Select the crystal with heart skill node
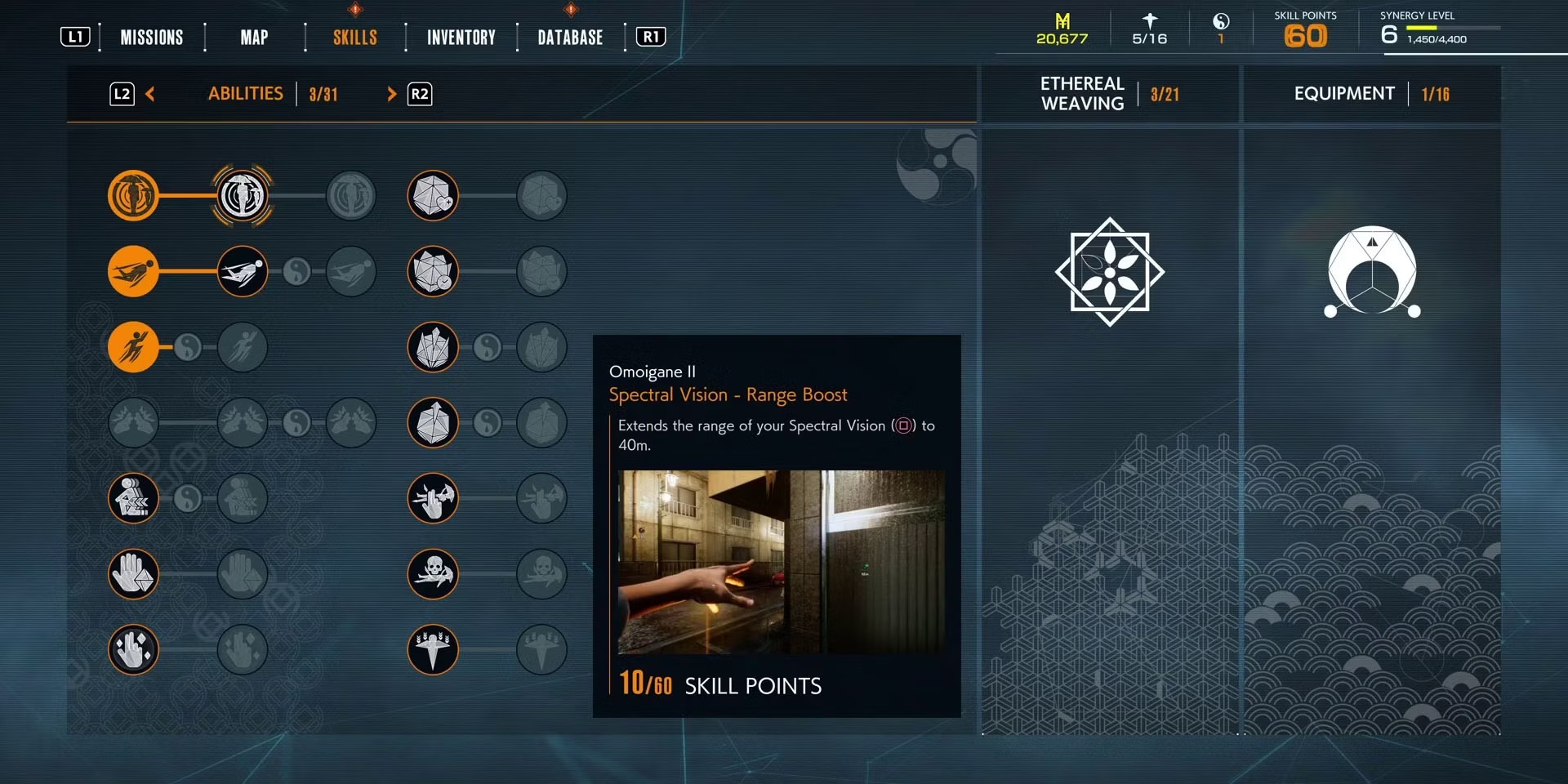Image resolution: width=1568 pixels, height=784 pixels. coord(433,196)
